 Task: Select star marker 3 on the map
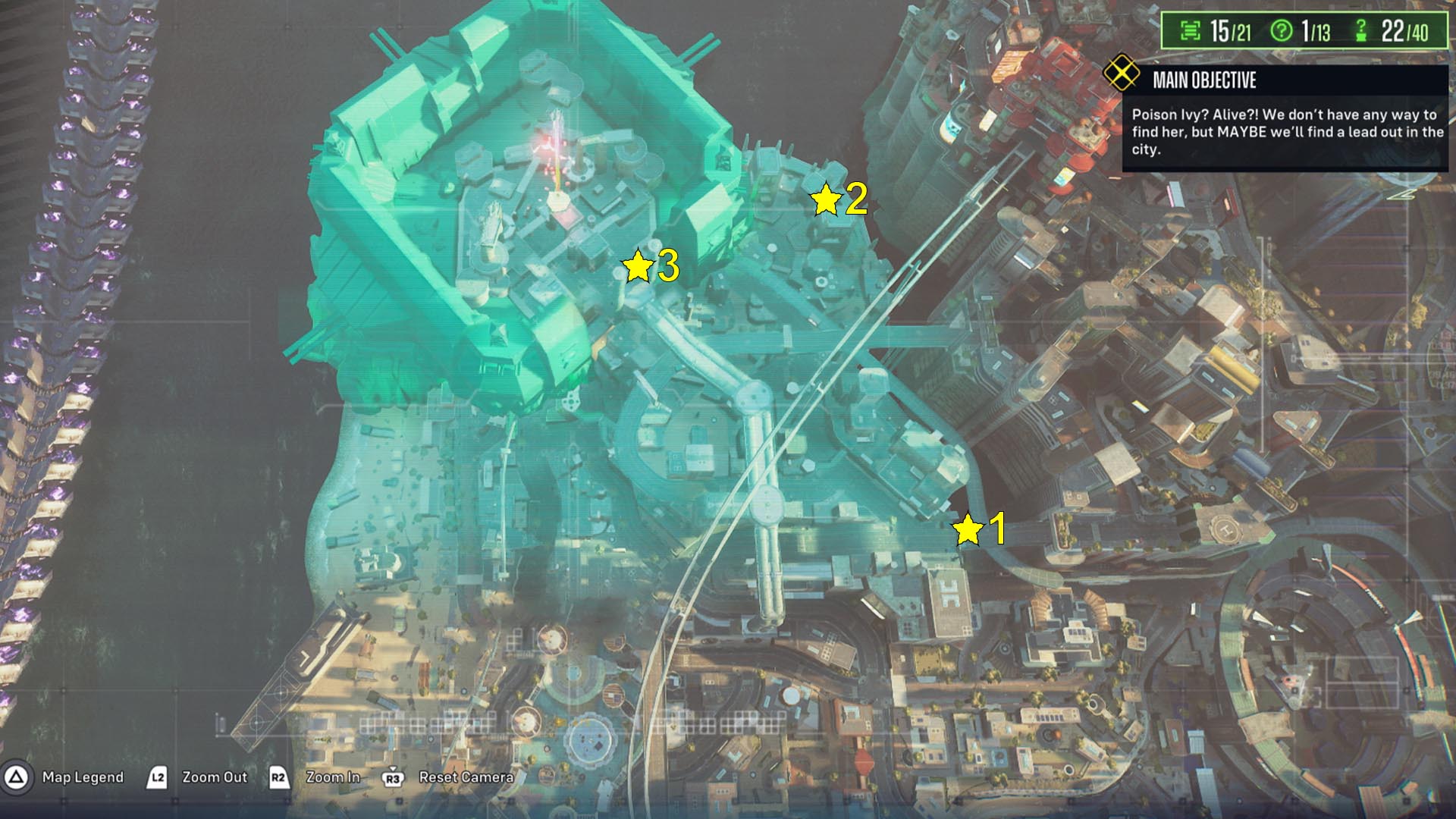(639, 266)
